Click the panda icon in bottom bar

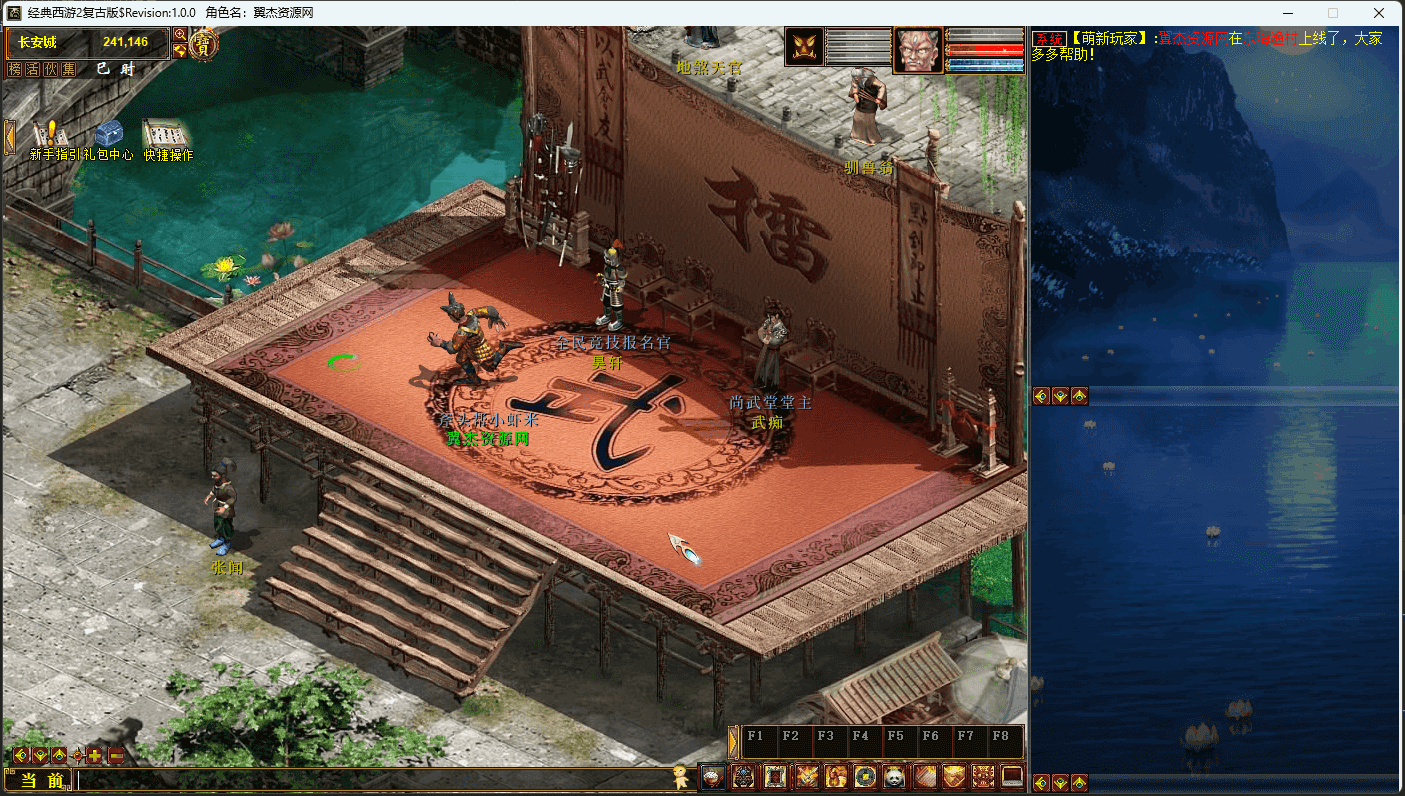pos(893,776)
